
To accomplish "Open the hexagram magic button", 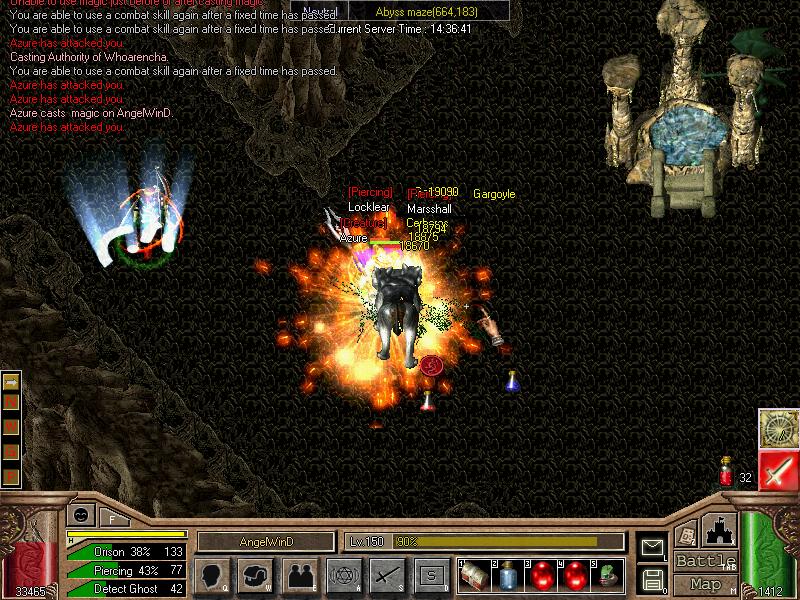I will pos(344,574).
